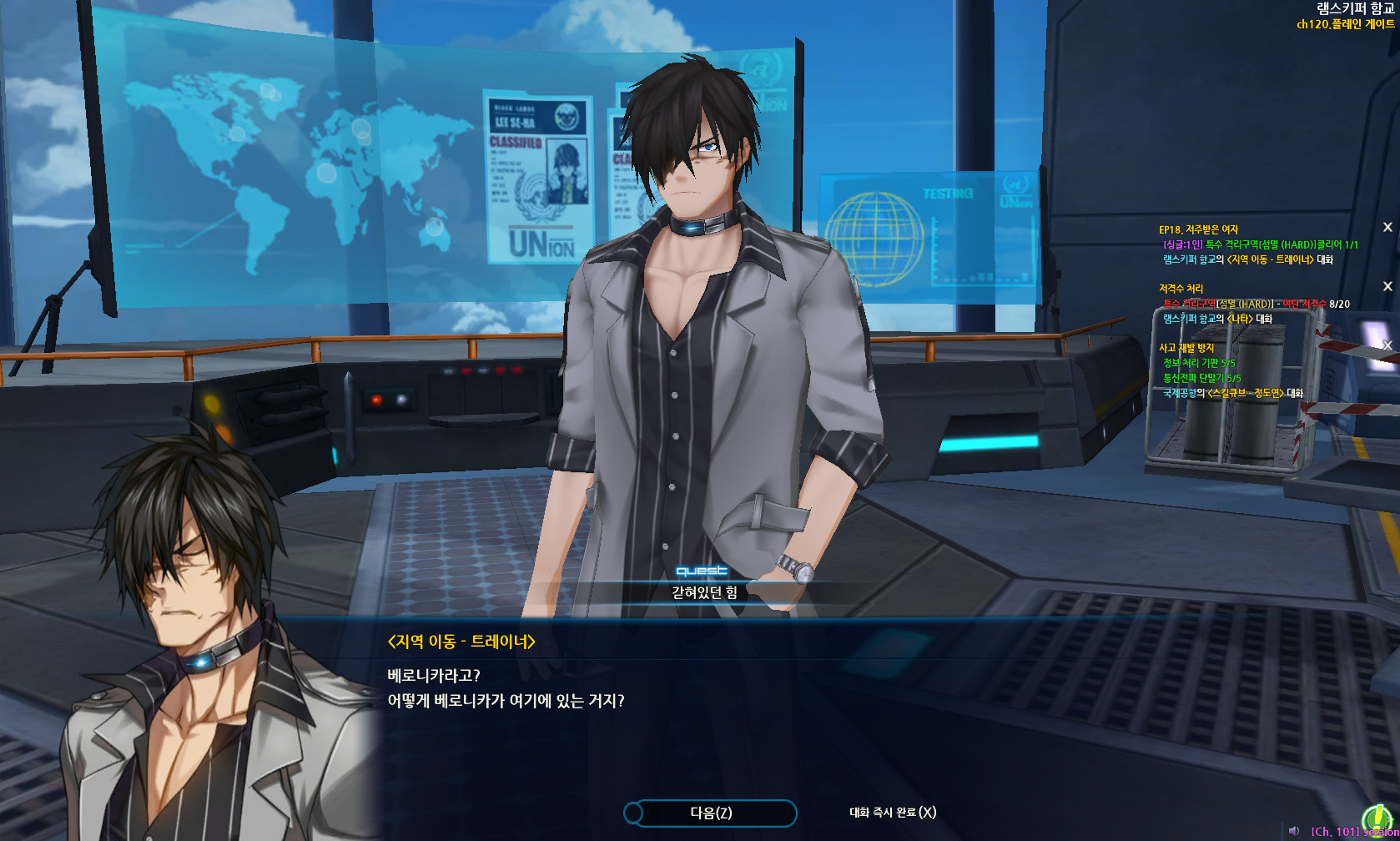Continue dialogue with the 다음(Z) button
This screenshot has width=1400, height=841.
(710, 813)
